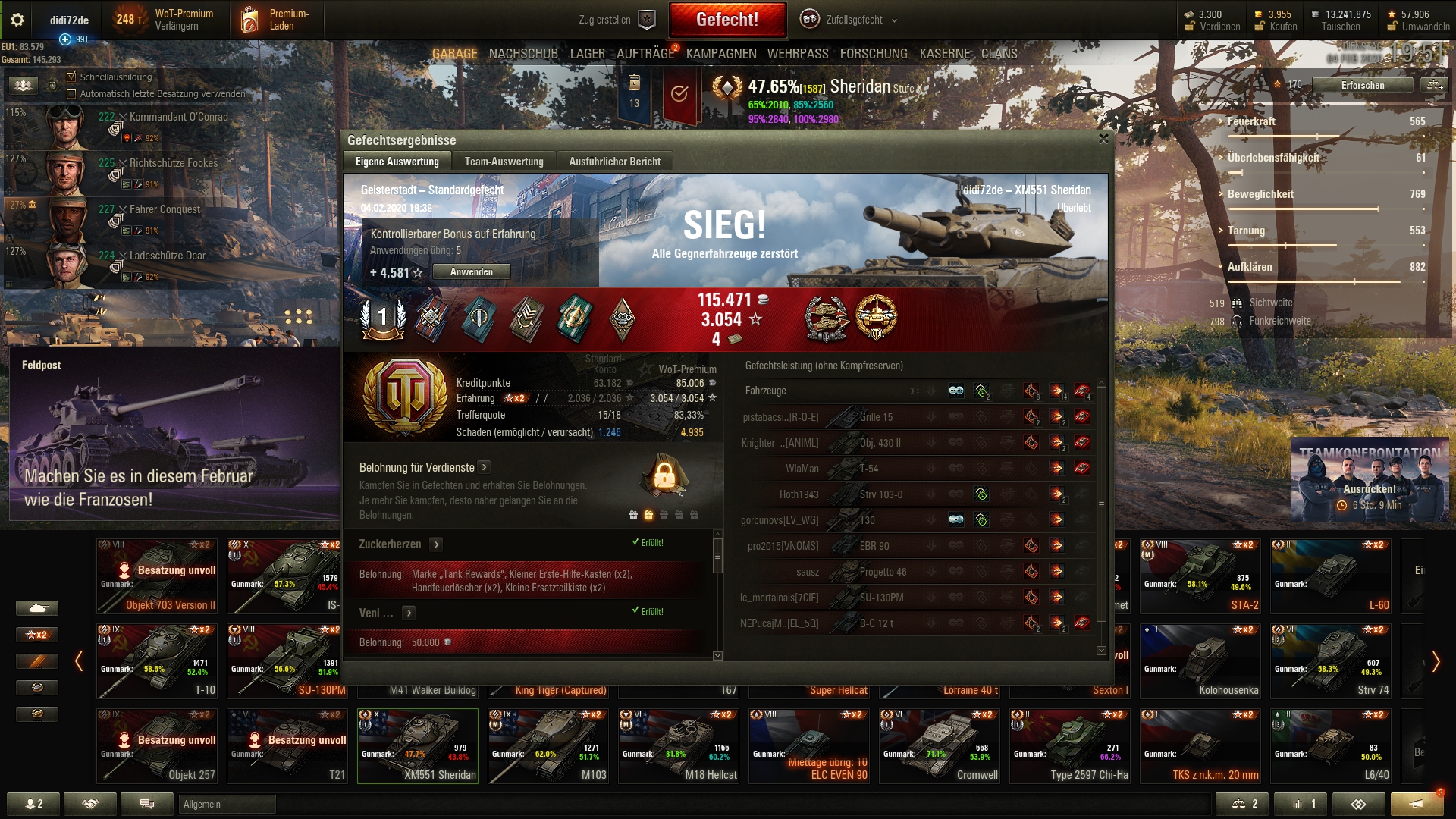
Task: Select the tank carousel filter icon
Action: 36,607
